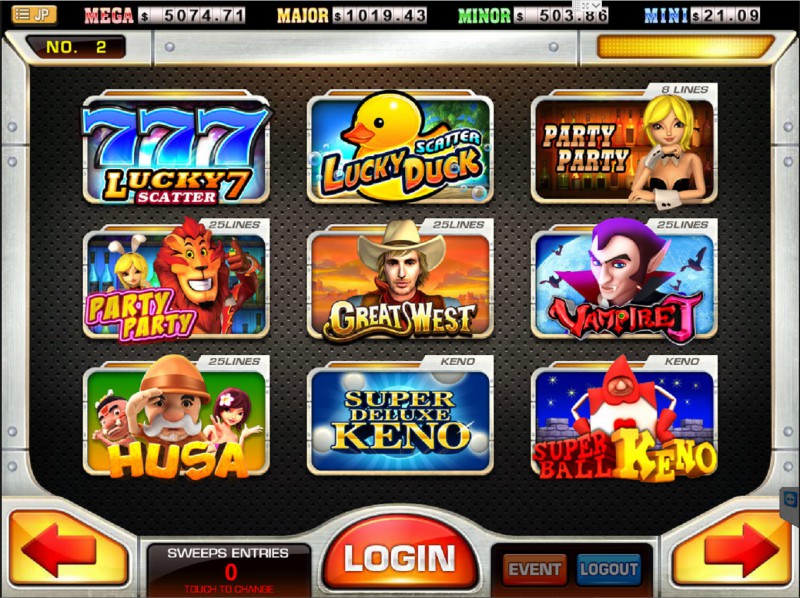This screenshot has height=598, width=800.
Task: Launch the Lucky Duck Scatter slot
Action: click(x=400, y=150)
